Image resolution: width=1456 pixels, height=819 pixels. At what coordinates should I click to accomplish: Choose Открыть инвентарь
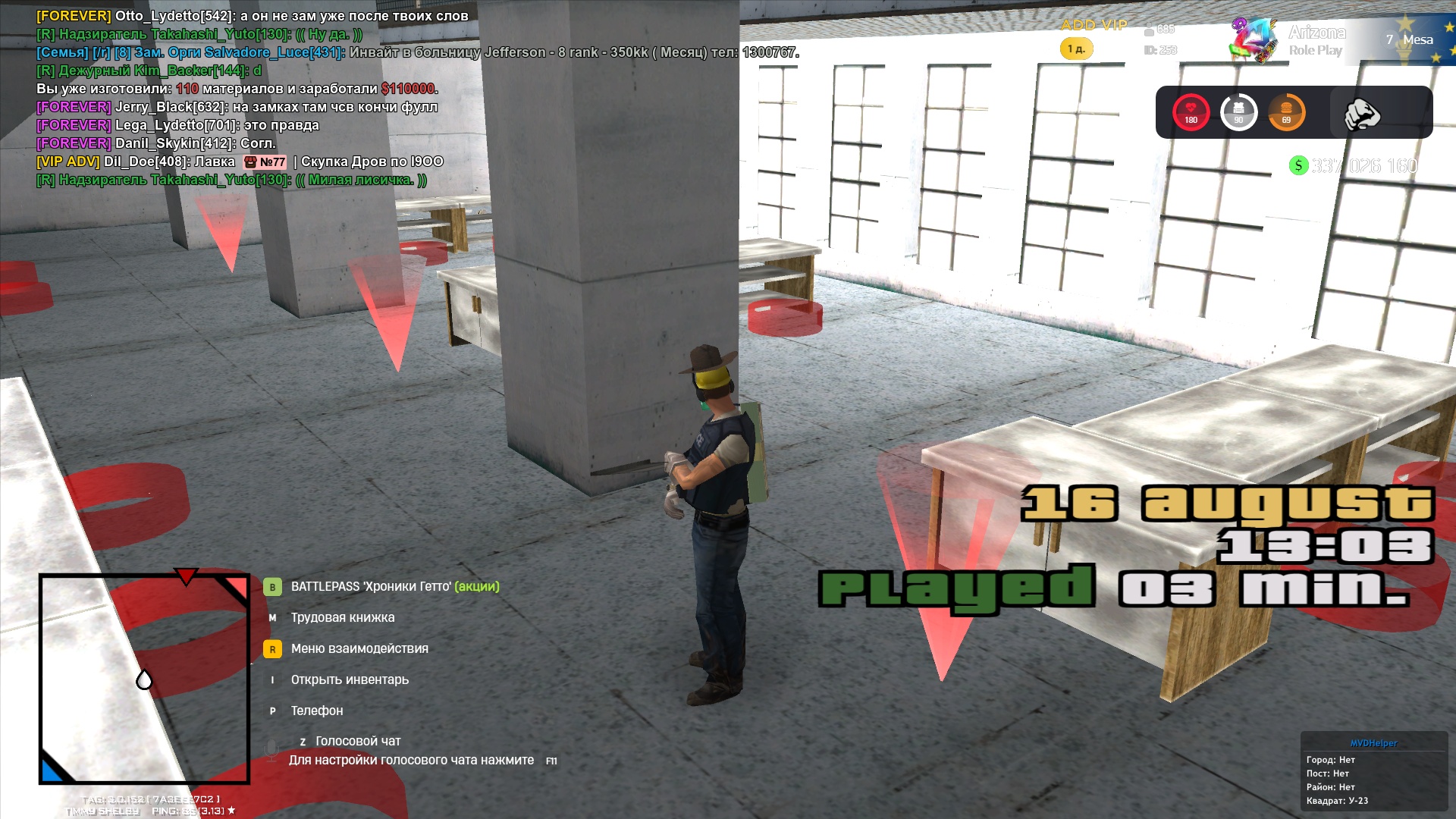tap(349, 679)
